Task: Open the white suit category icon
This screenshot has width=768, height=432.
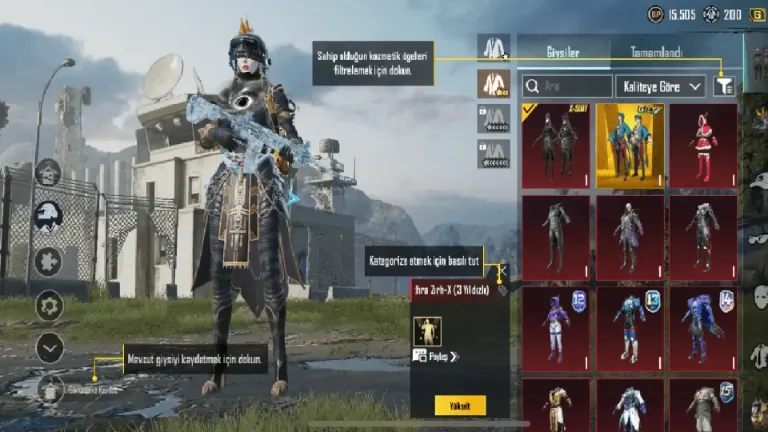Action: (493, 48)
